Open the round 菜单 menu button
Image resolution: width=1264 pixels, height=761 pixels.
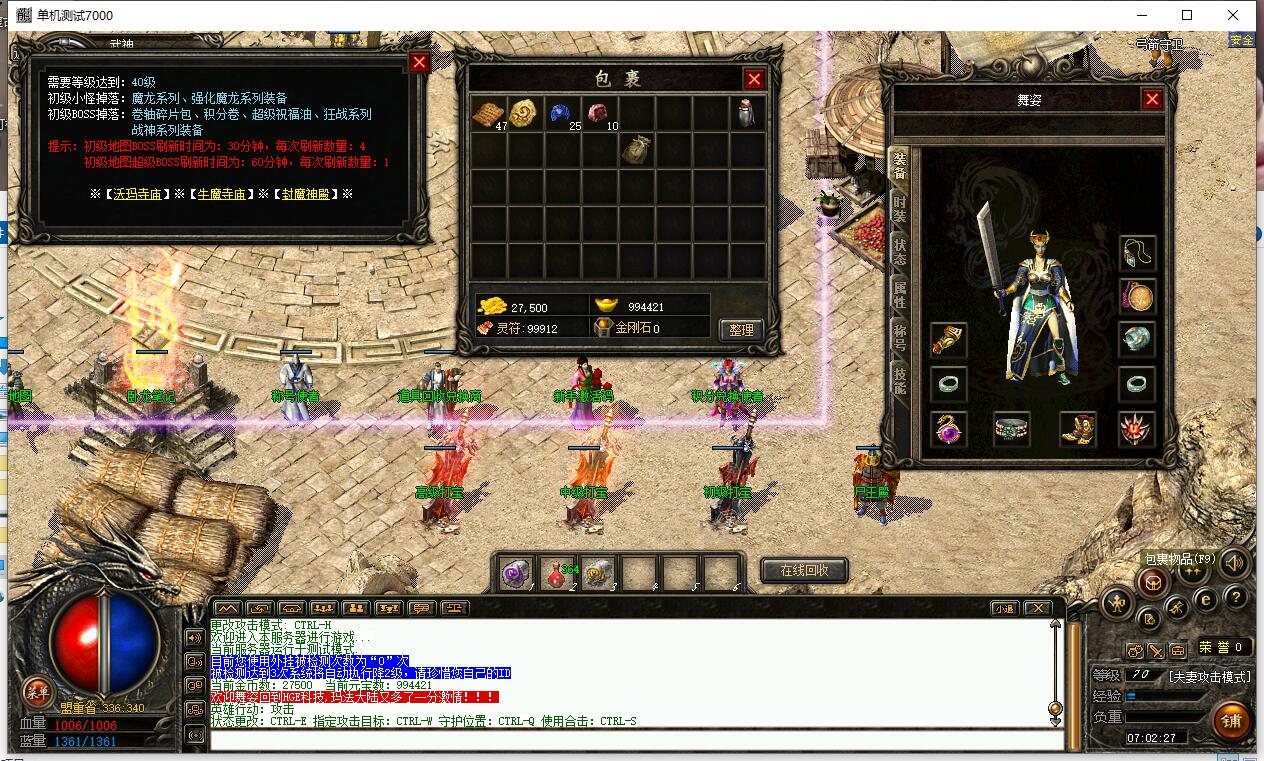click(x=38, y=690)
